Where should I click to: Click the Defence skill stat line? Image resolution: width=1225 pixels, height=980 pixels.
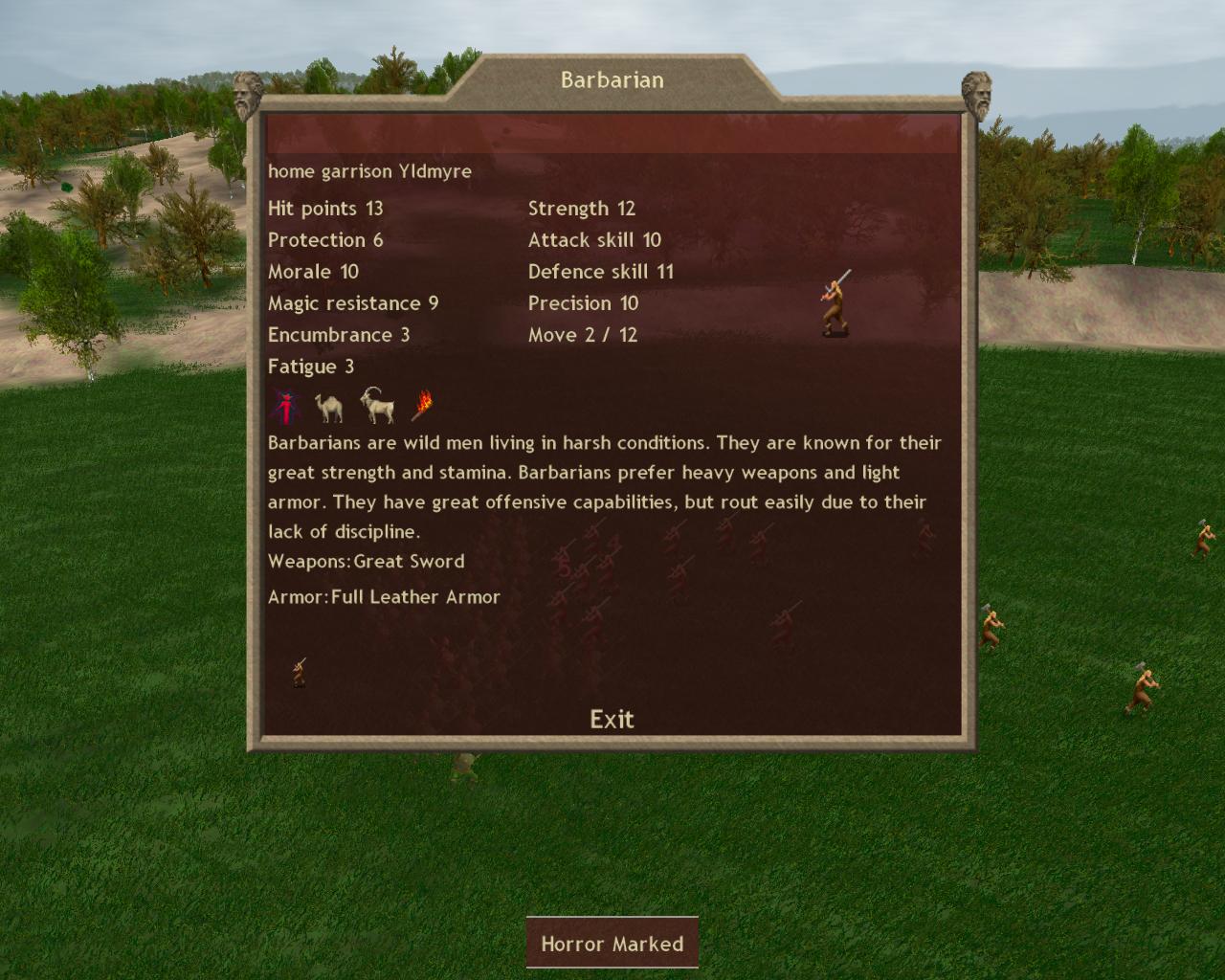coord(601,272)
